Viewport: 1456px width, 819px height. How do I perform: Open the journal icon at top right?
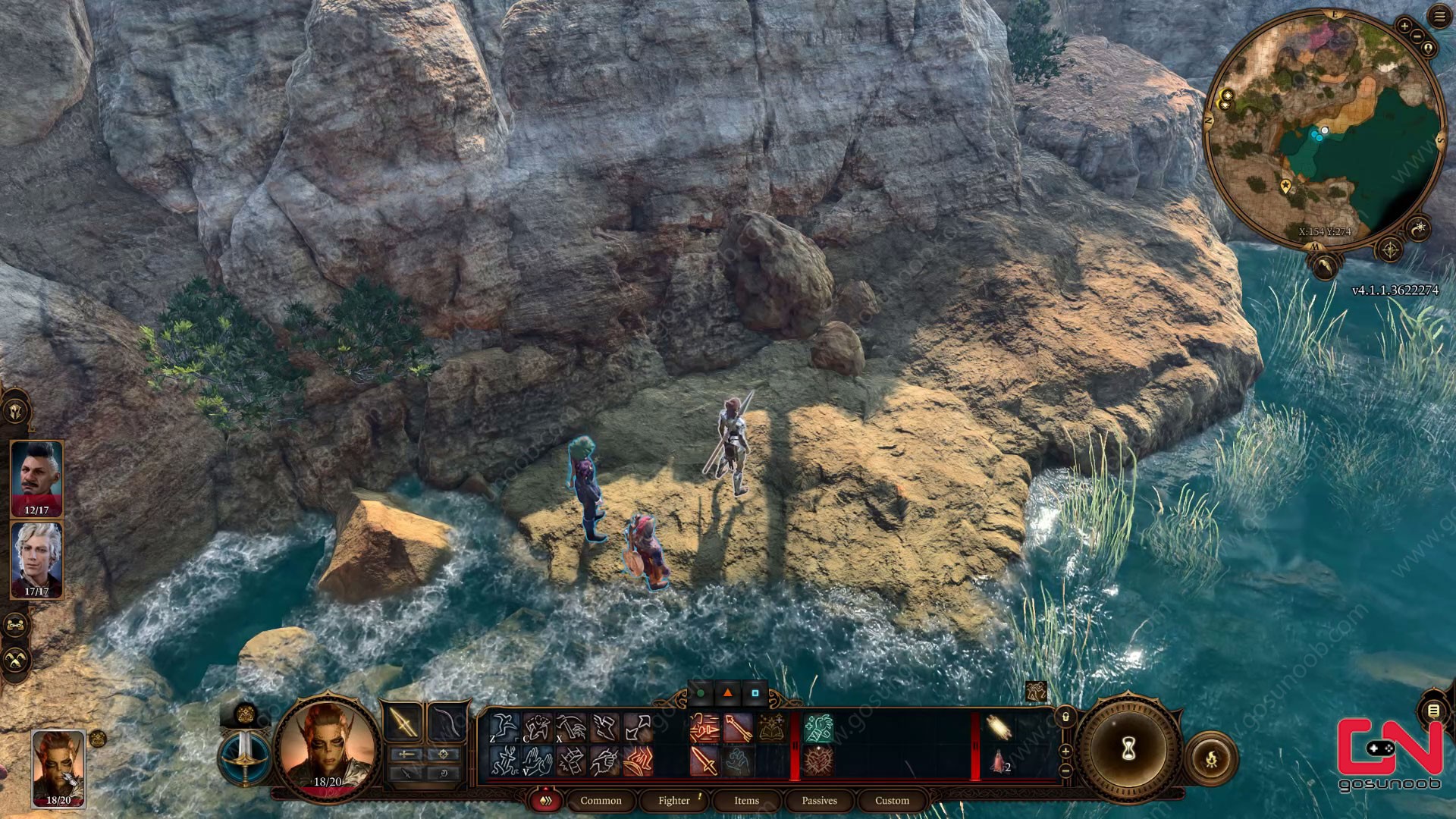pyautogui.click(x=1440, y=16)
